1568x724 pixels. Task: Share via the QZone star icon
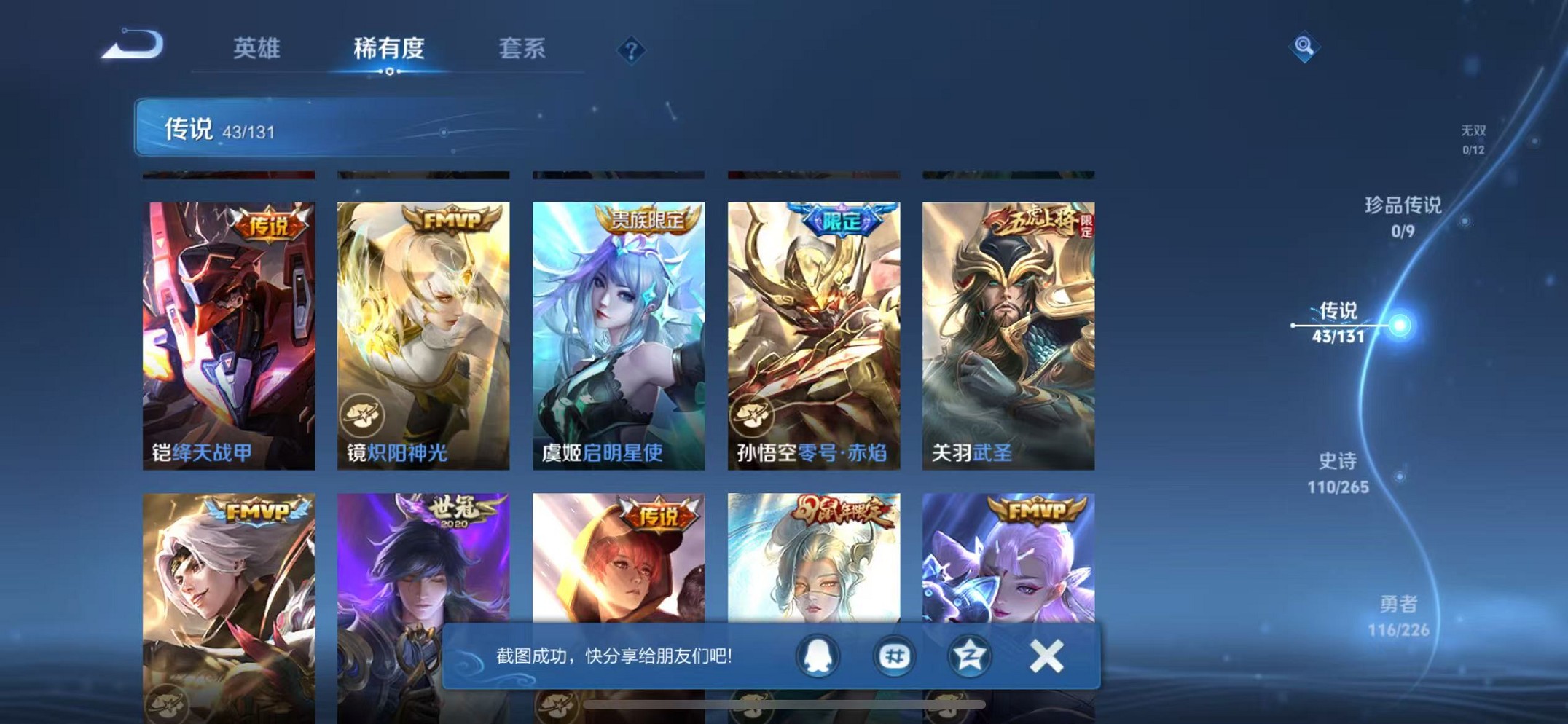[968, 655]
